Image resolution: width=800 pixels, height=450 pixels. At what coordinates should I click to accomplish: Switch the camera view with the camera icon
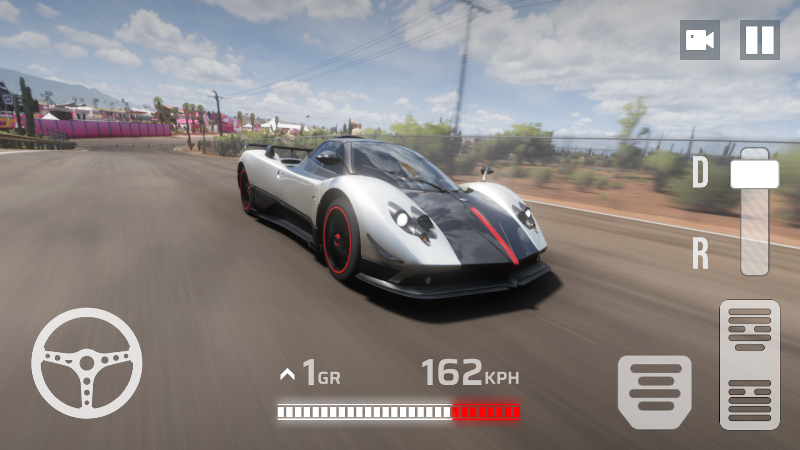point(699,40)
